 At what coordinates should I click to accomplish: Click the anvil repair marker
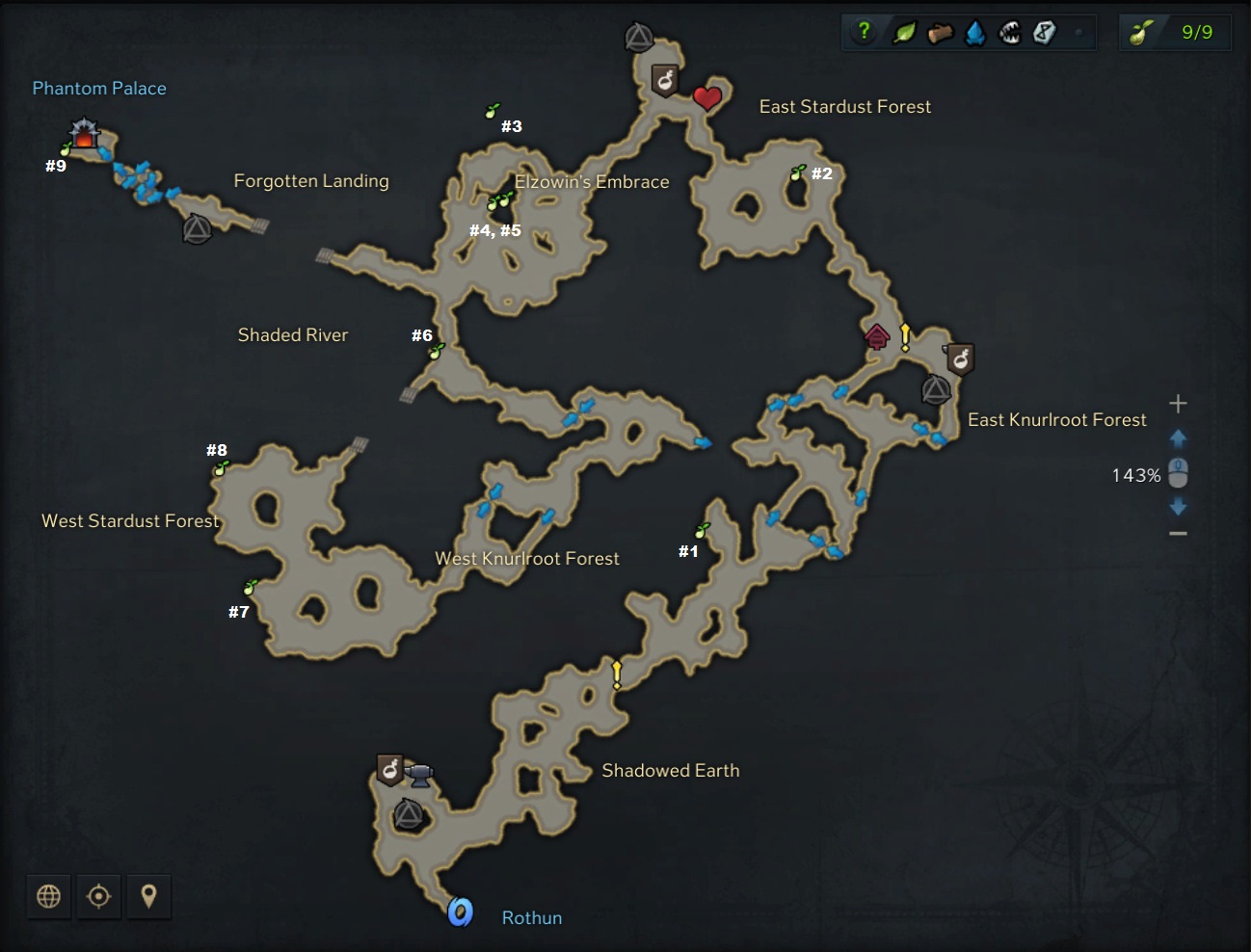[419, 774]
